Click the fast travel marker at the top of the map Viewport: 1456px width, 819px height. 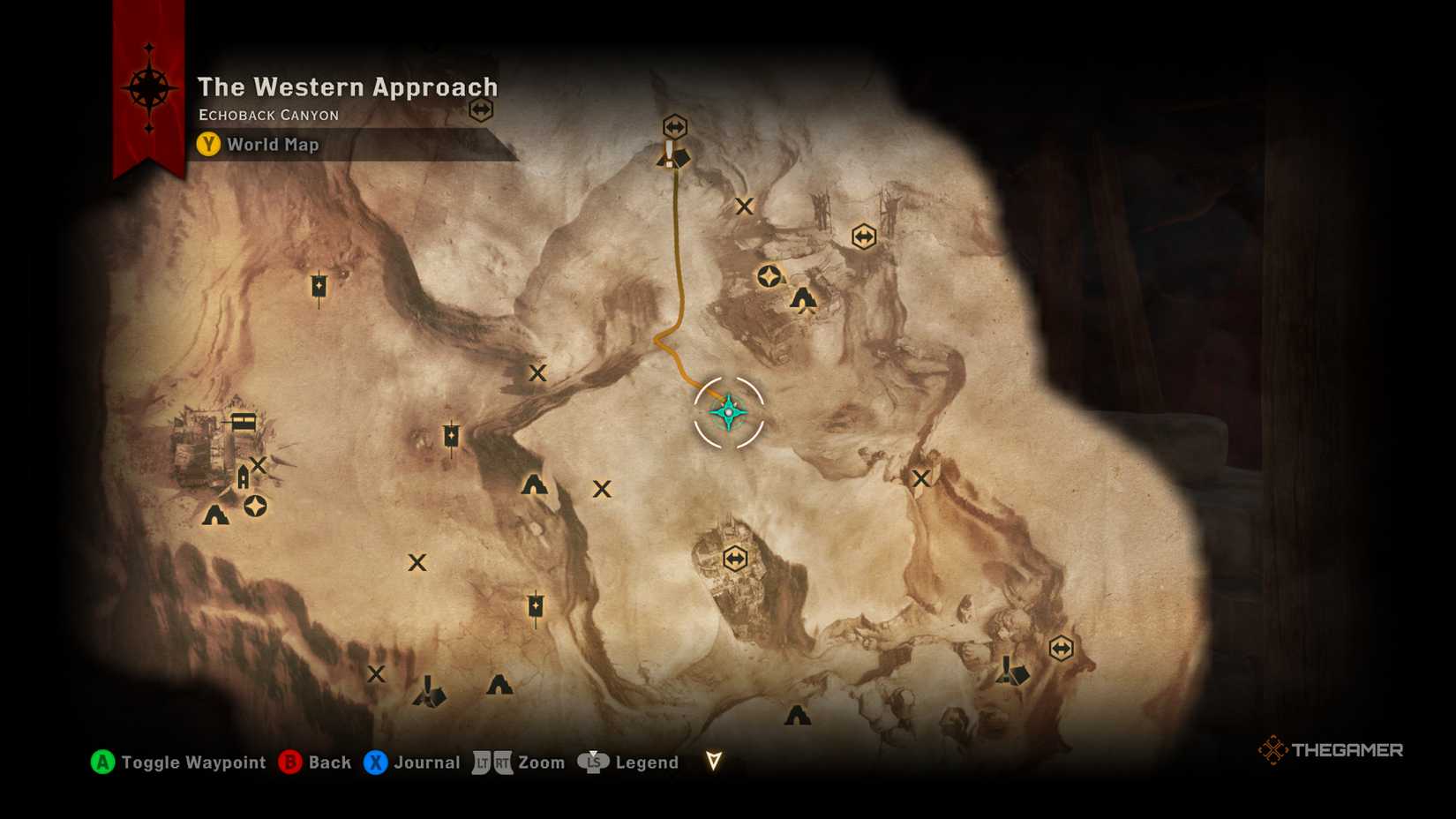673,125
